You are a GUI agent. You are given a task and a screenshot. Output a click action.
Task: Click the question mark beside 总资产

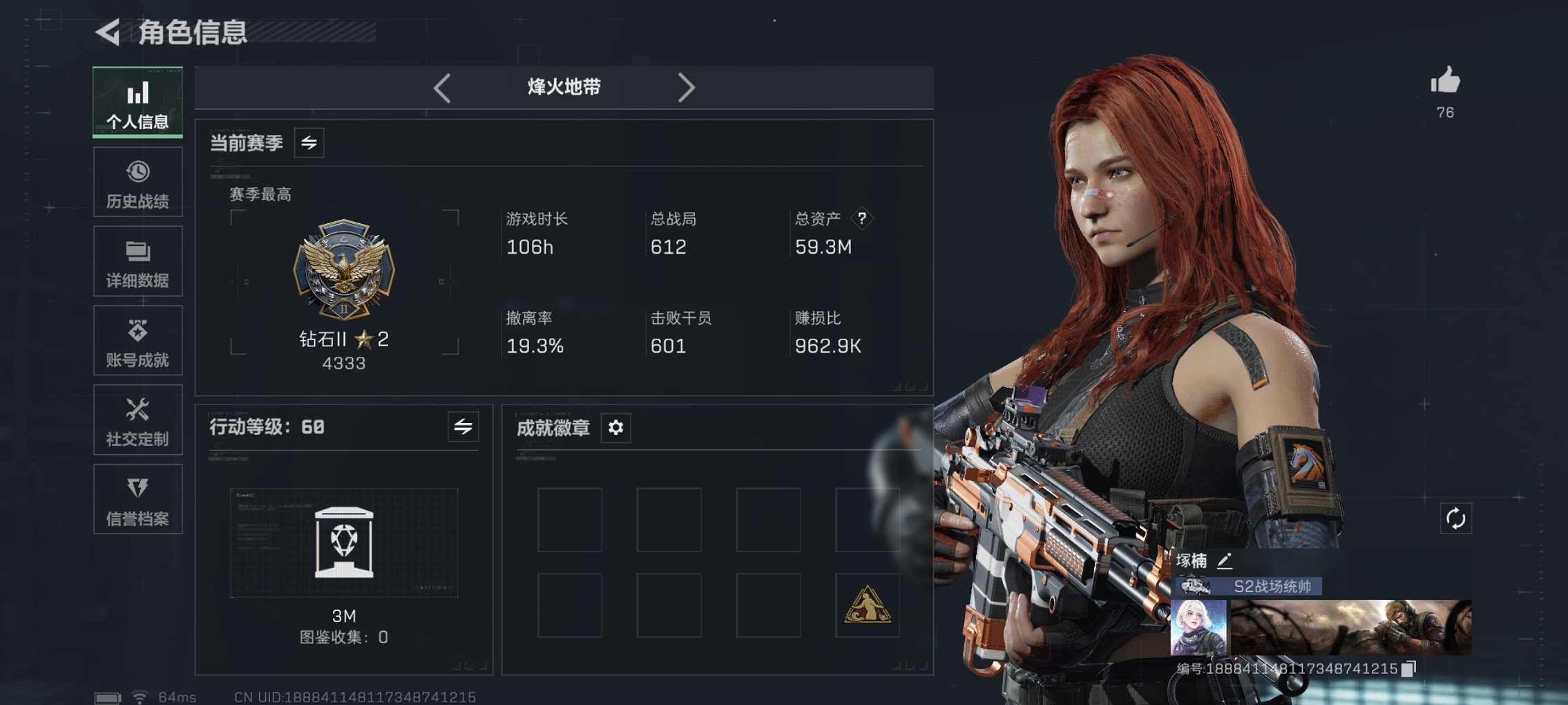point(861,220)
